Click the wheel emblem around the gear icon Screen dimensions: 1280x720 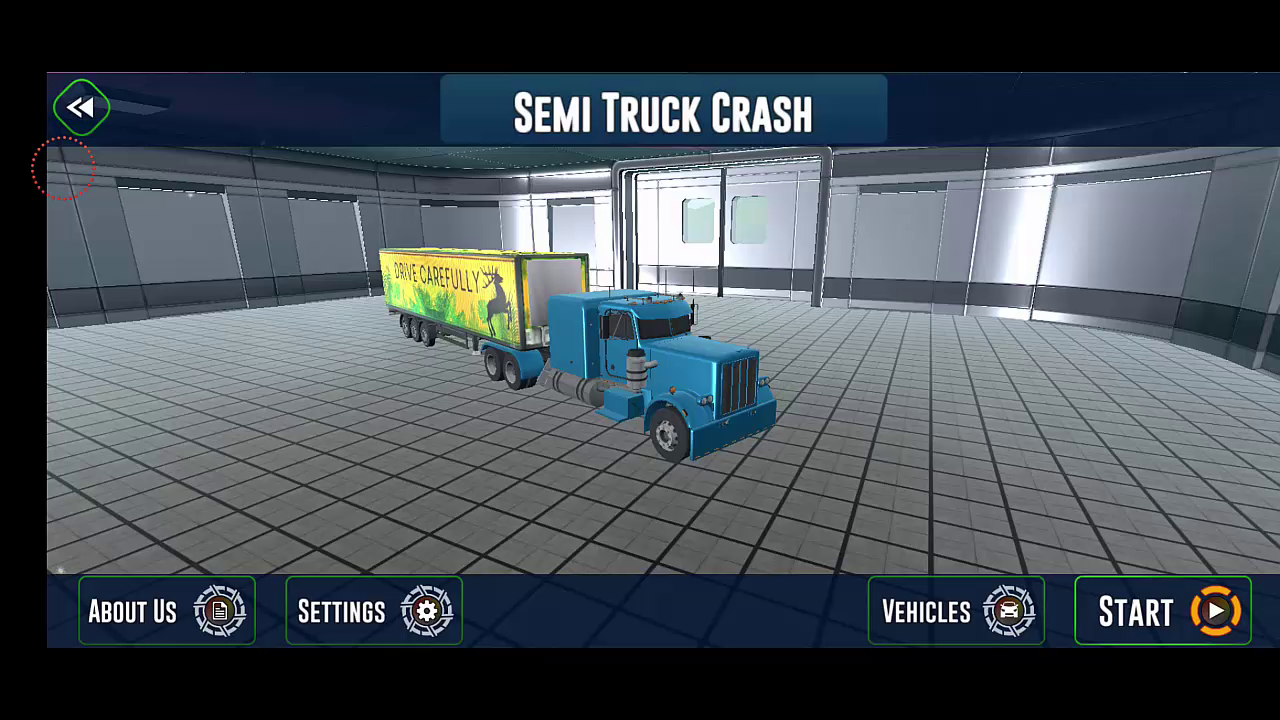pos(425,612)
